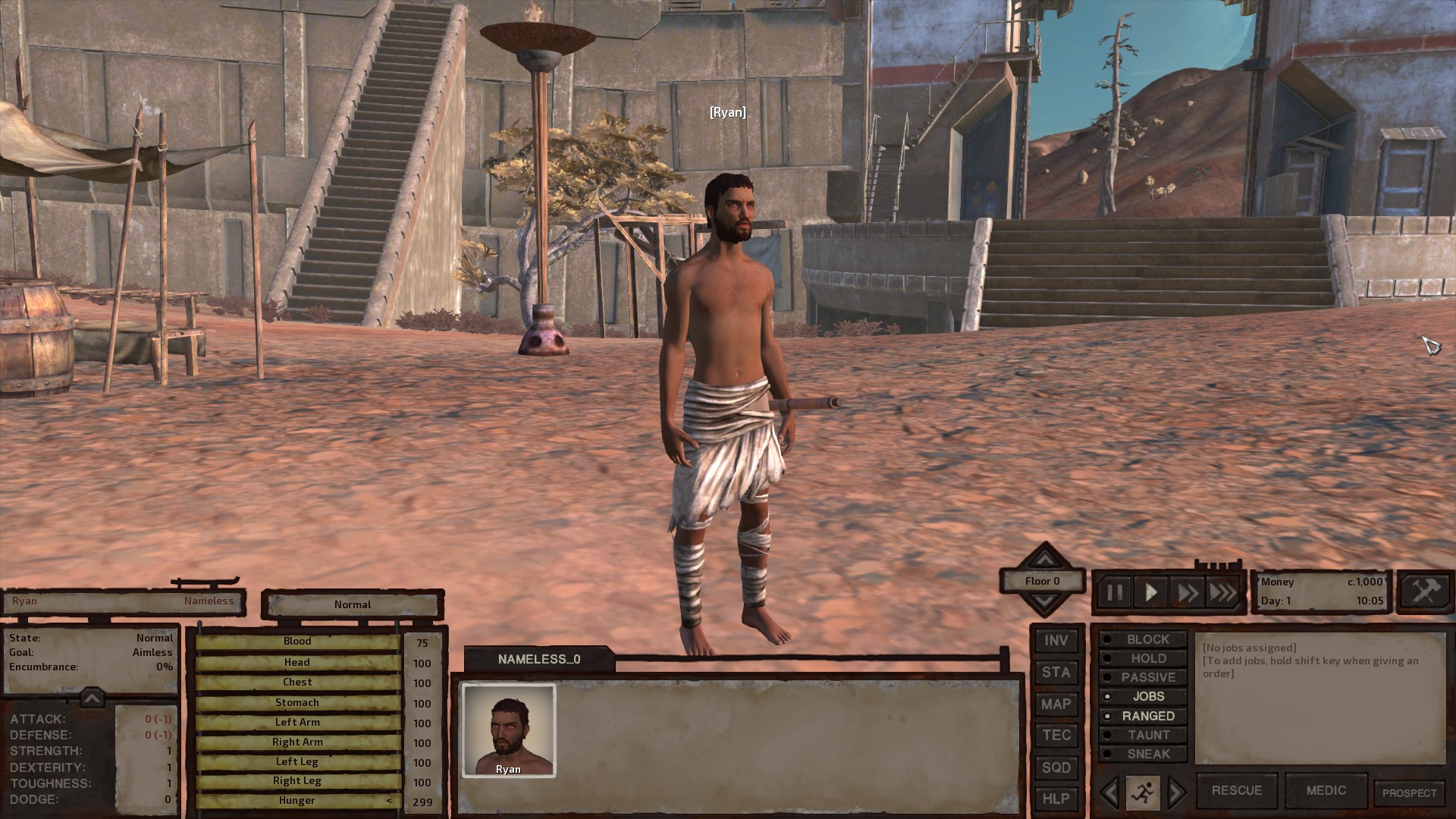Screen dimensions: 1456x819
Task: Switch to the SQD panel
Action: coord(1056,767)
